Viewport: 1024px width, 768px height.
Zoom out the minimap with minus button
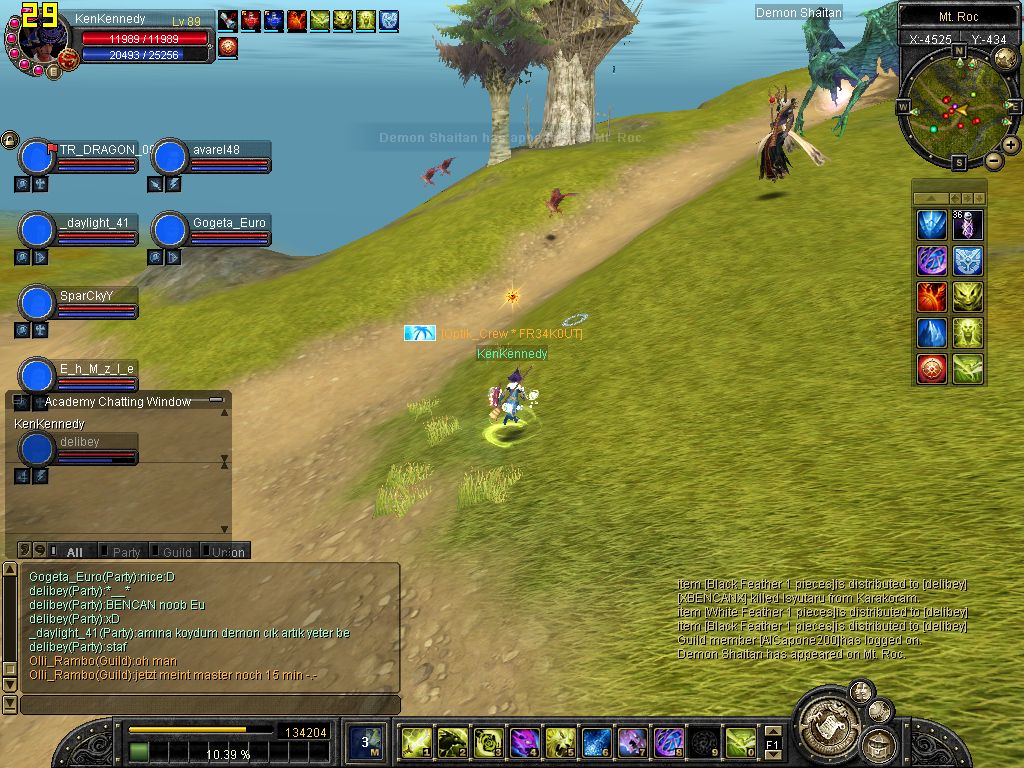[x=994, y=160]
